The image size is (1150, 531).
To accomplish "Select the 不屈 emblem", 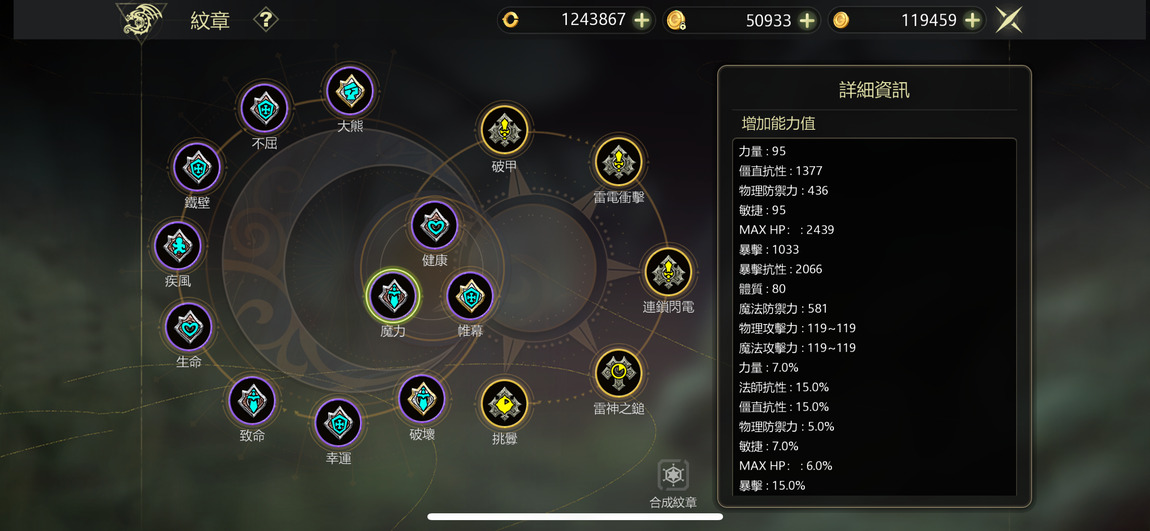I will (265, 108).
